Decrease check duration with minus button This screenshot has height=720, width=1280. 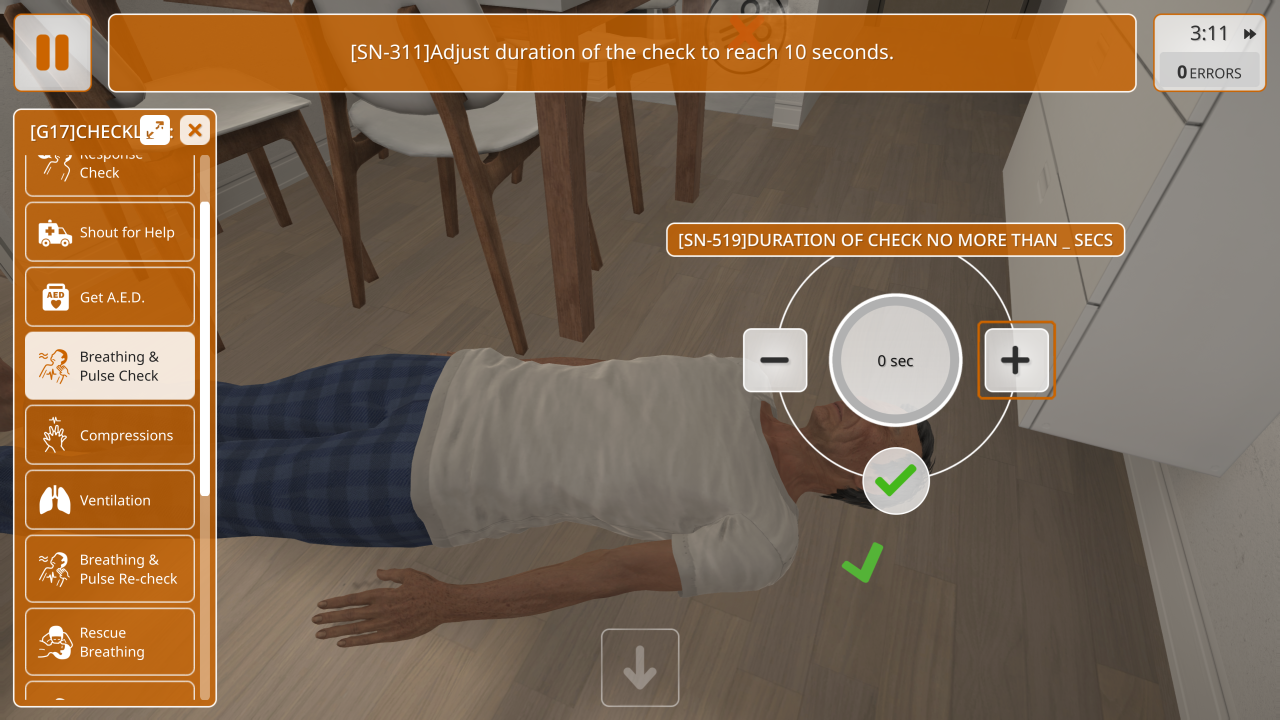775,360
